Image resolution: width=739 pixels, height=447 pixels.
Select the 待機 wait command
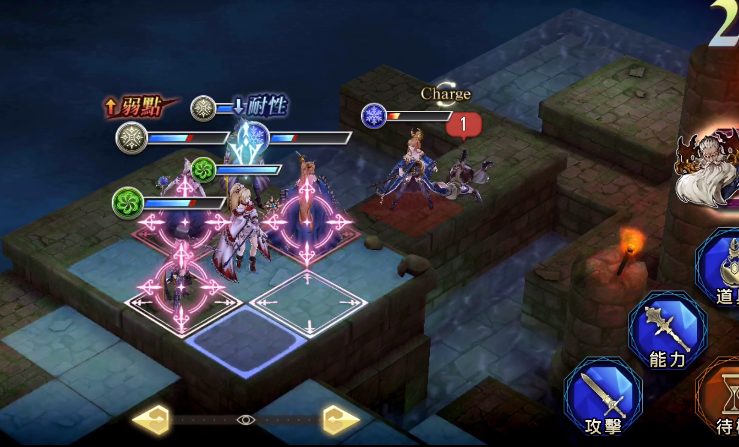point(723,398)
